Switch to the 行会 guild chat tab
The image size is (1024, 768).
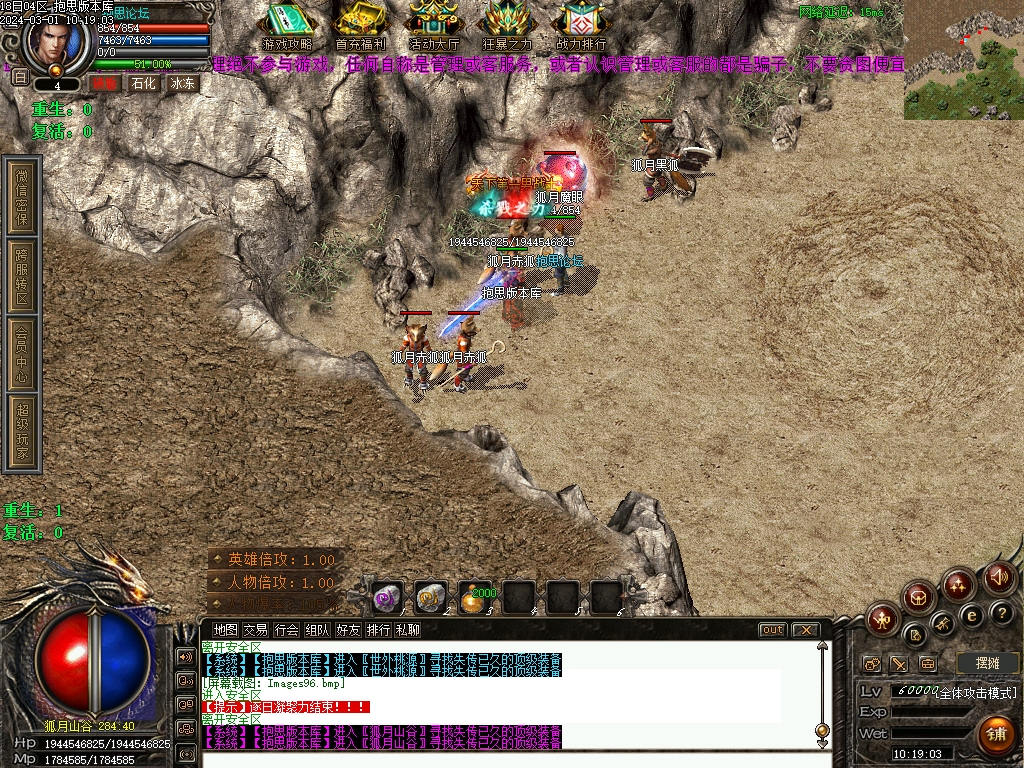tap(286, 630)
